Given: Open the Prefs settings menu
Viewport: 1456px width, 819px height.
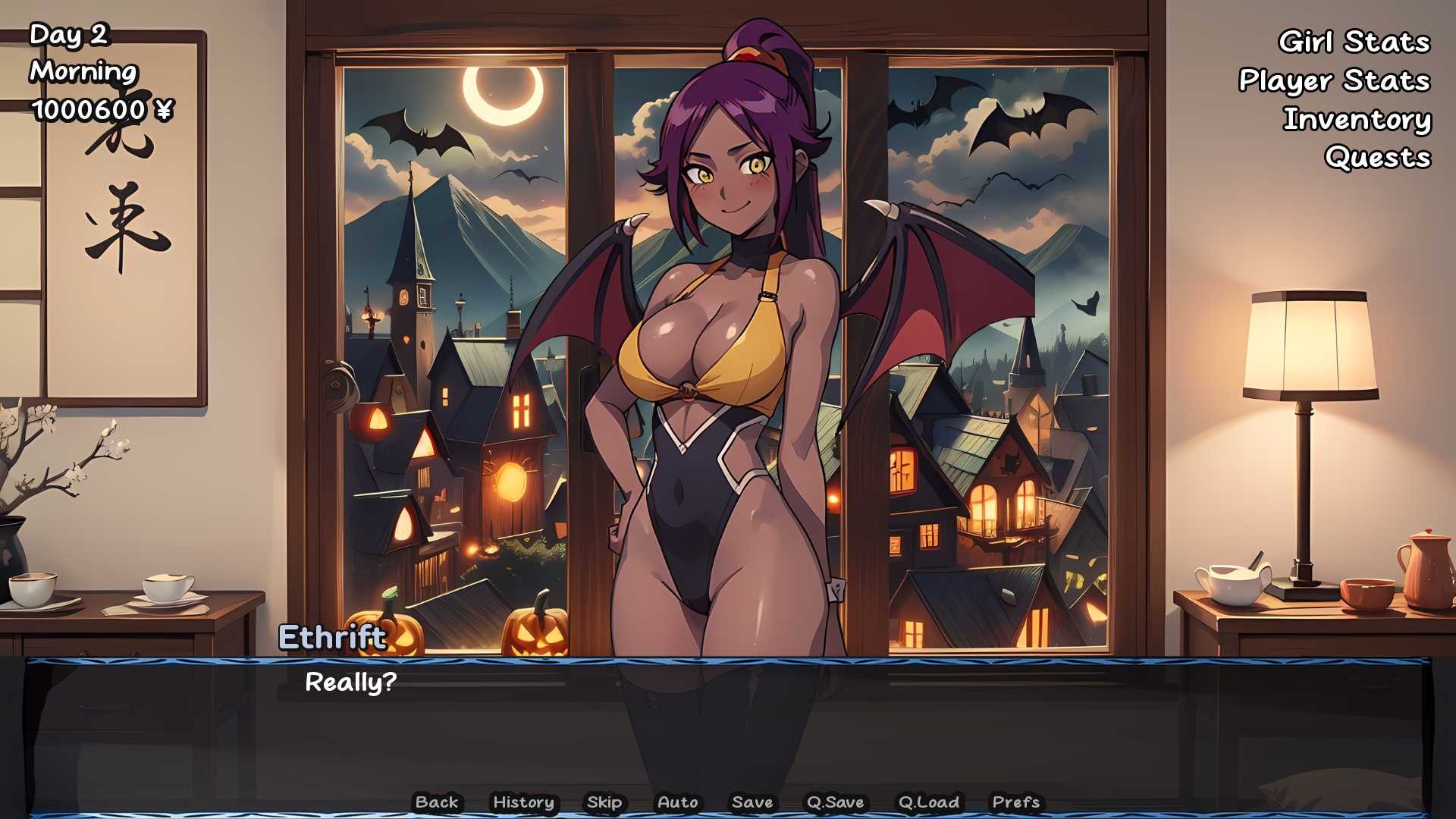Looking at the screenshot, I should click(1016, 802).
